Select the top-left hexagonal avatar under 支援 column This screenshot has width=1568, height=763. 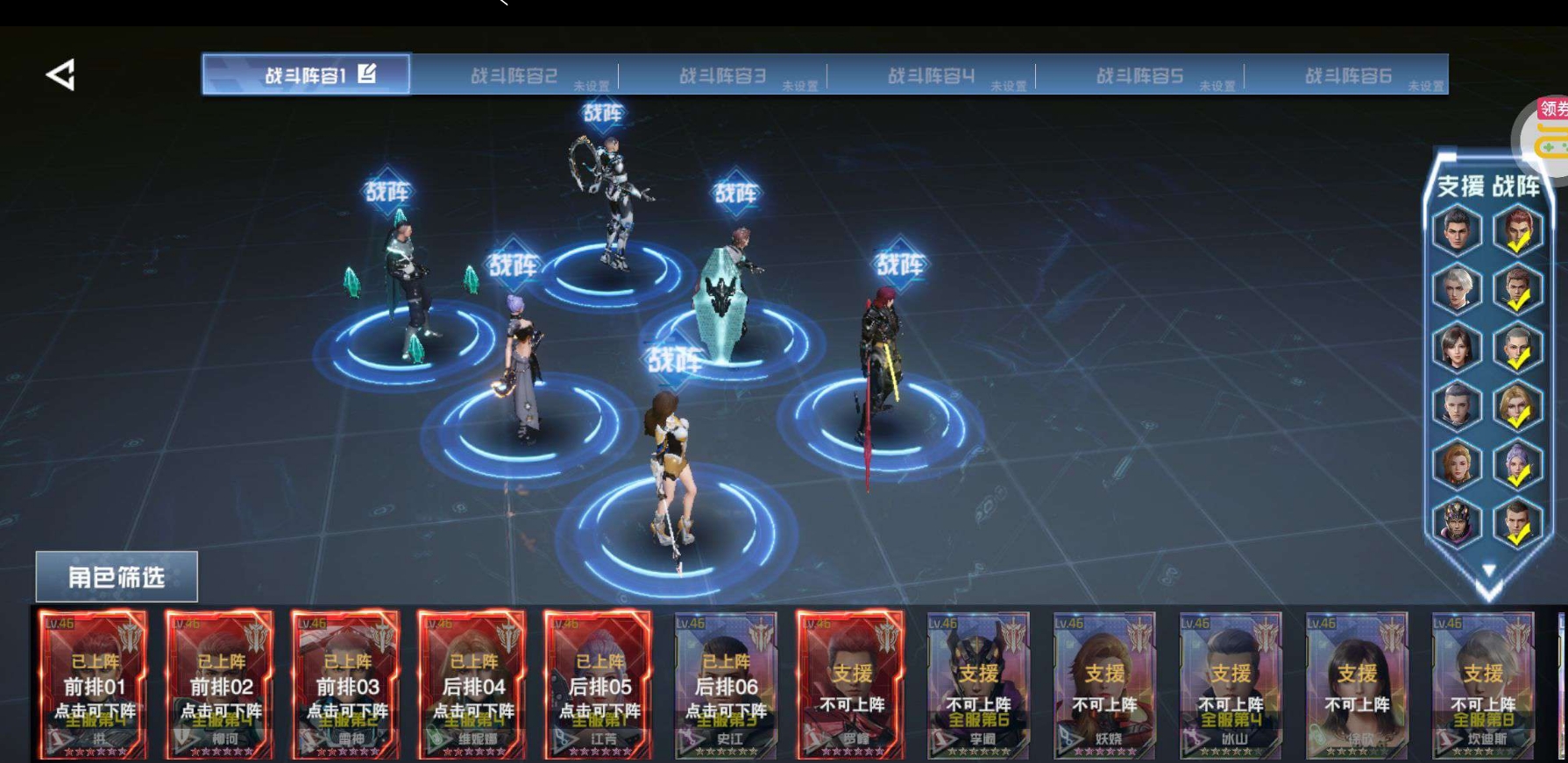click(x=1457, y=231)
